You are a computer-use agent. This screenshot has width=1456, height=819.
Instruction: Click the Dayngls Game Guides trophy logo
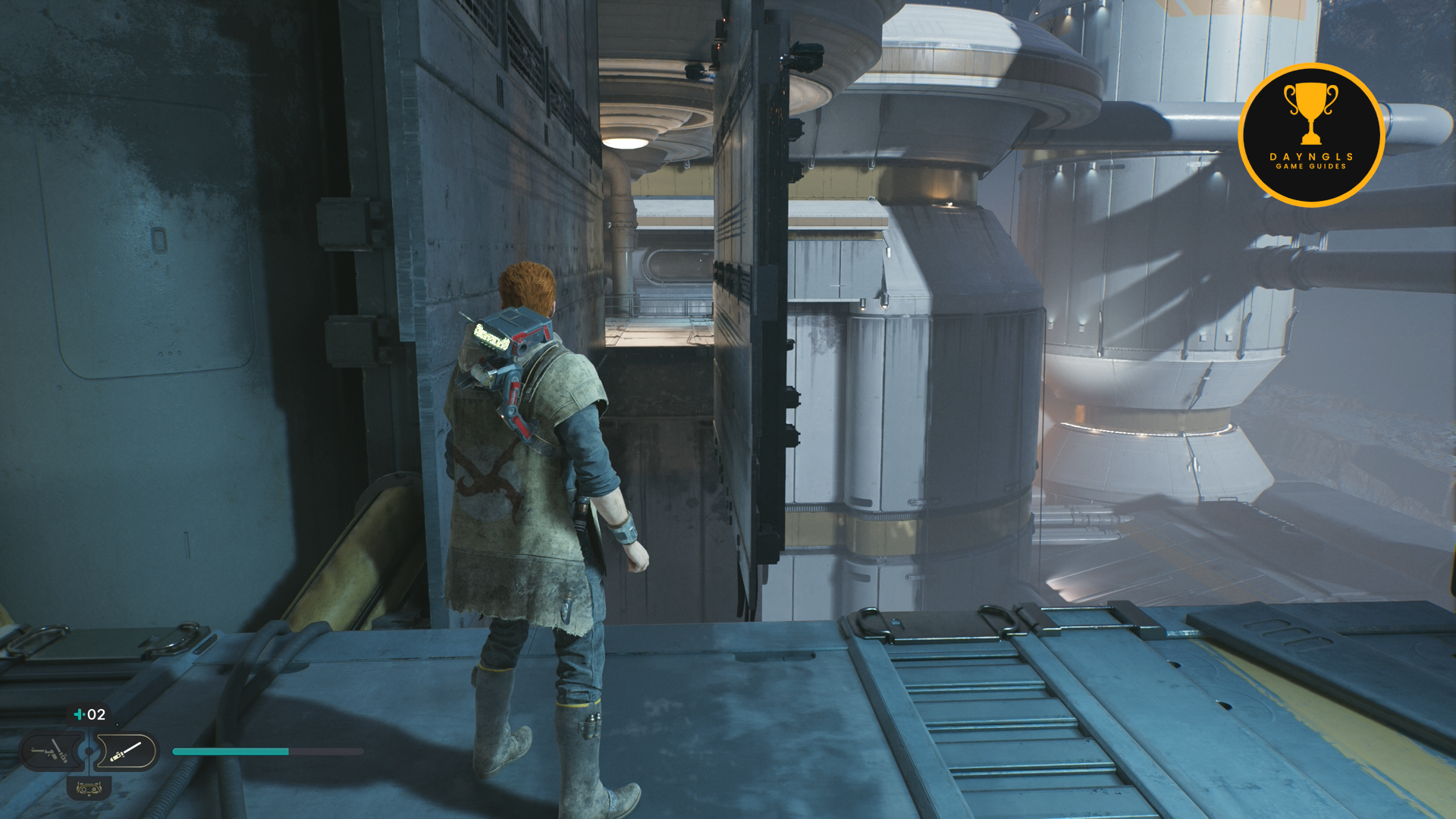tap(1310, 135)
